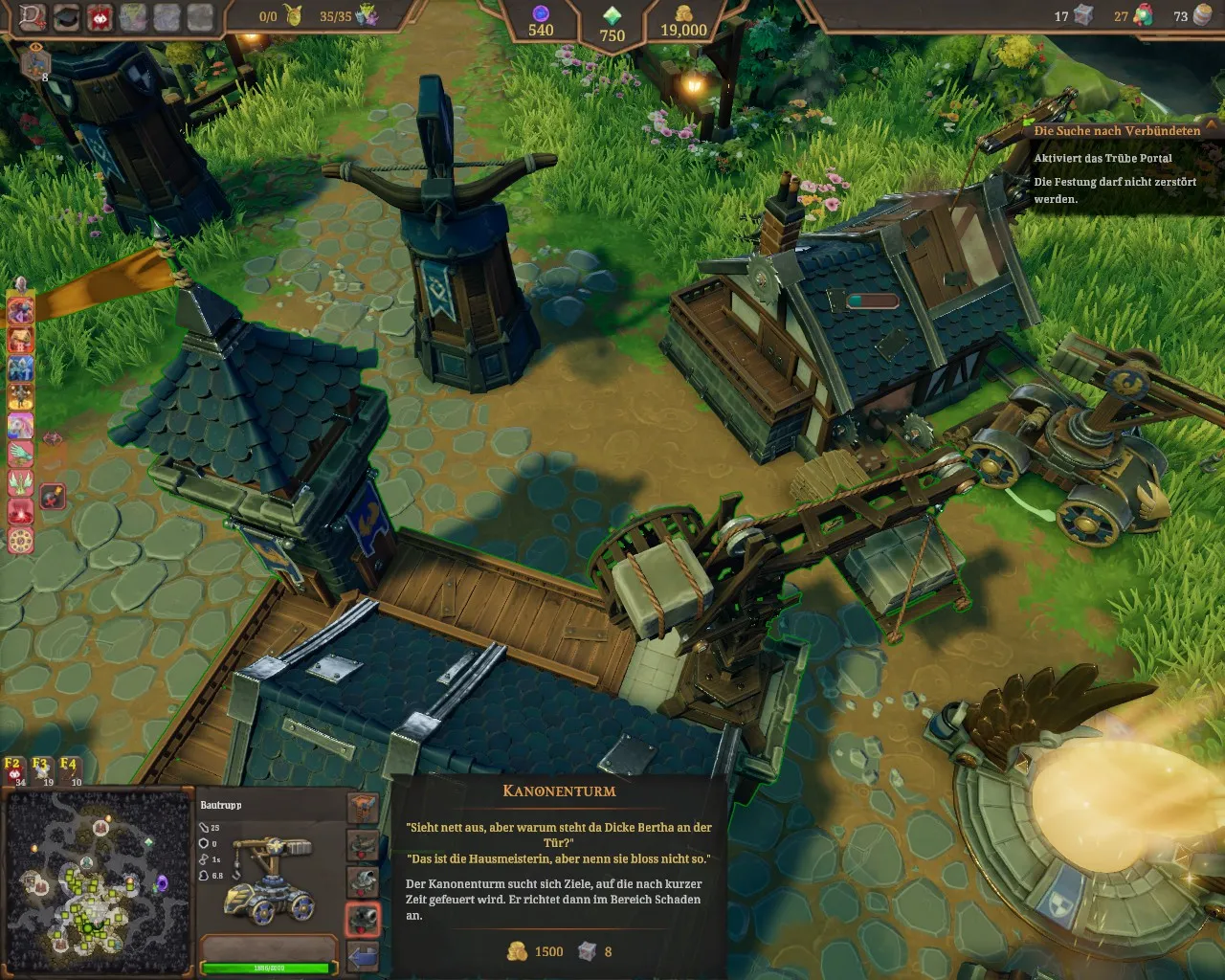Choose the wooden tower build icon
Viewport: 1225px width, 980px height.
pos(363,809)
